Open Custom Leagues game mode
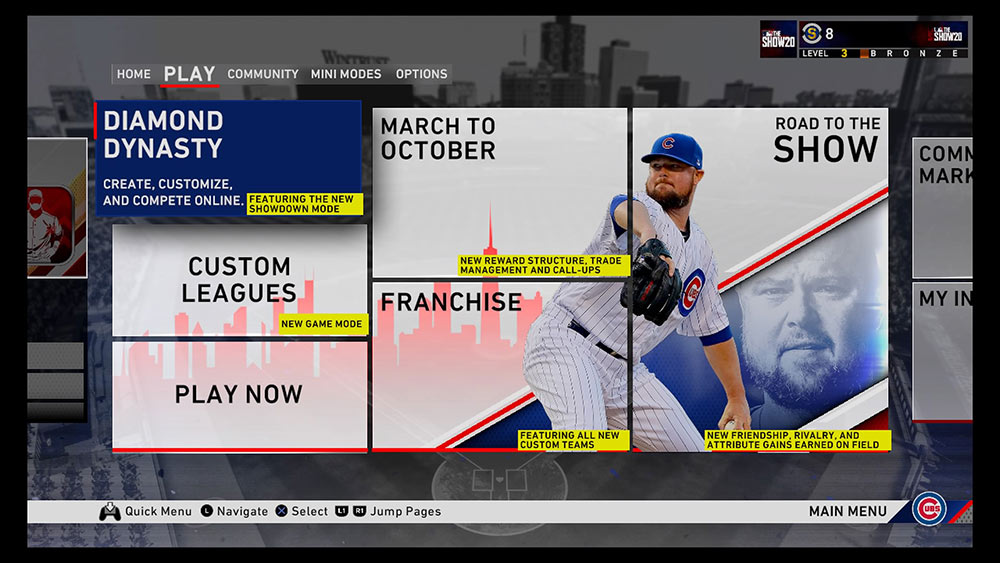The height and width of the screenshot is (563, 1000). pos(239,280)
